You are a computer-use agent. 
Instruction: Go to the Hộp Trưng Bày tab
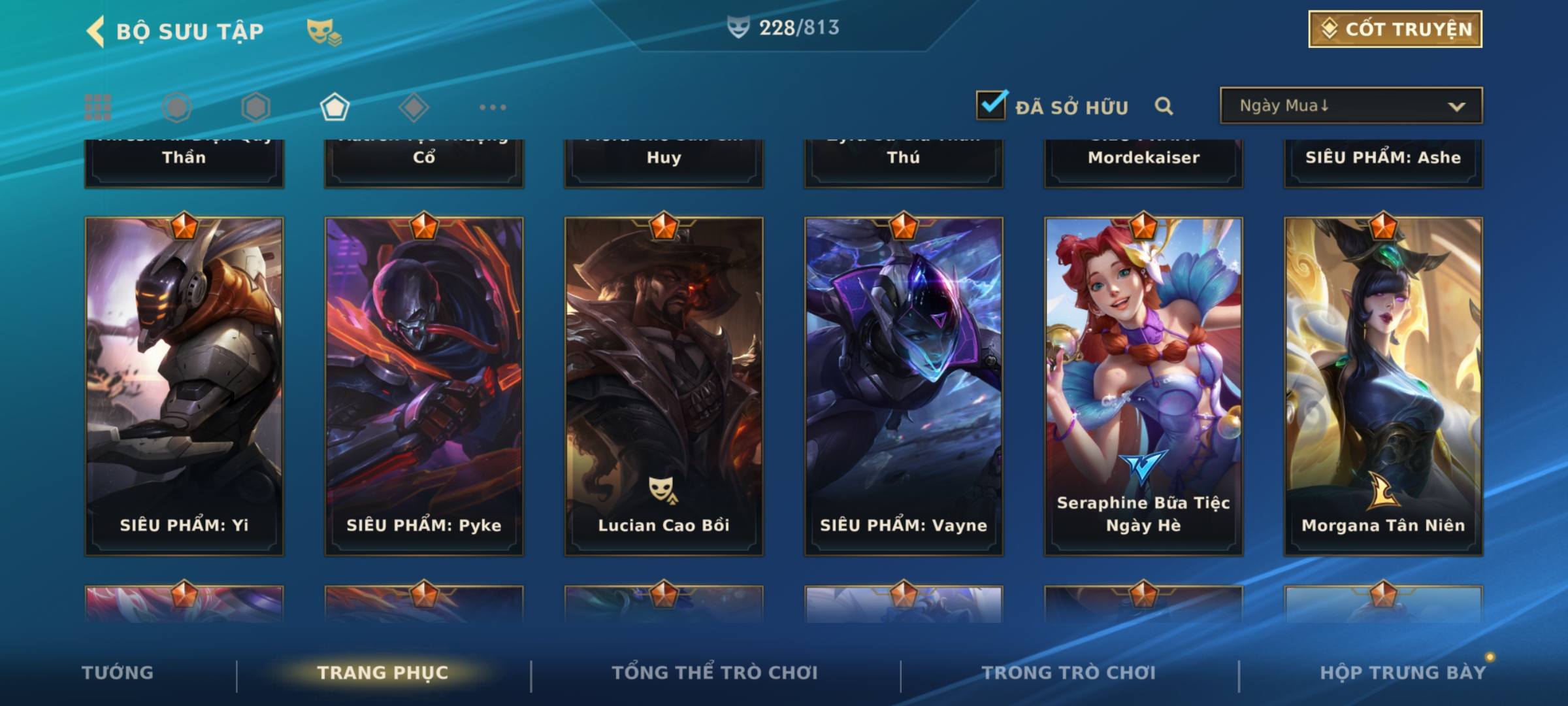(1403, 673)
